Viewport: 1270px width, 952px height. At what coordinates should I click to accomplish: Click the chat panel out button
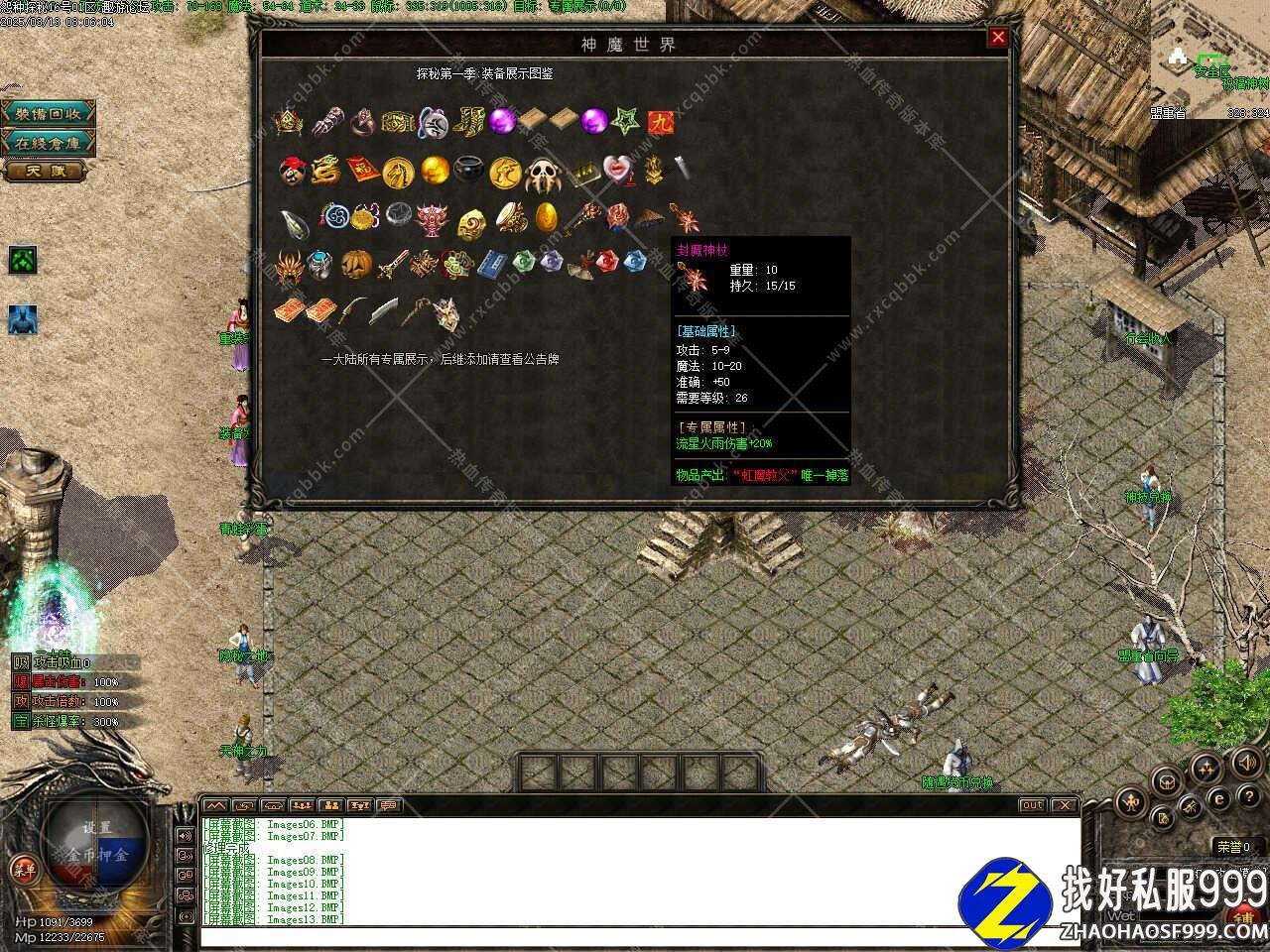click(1032, 805)
